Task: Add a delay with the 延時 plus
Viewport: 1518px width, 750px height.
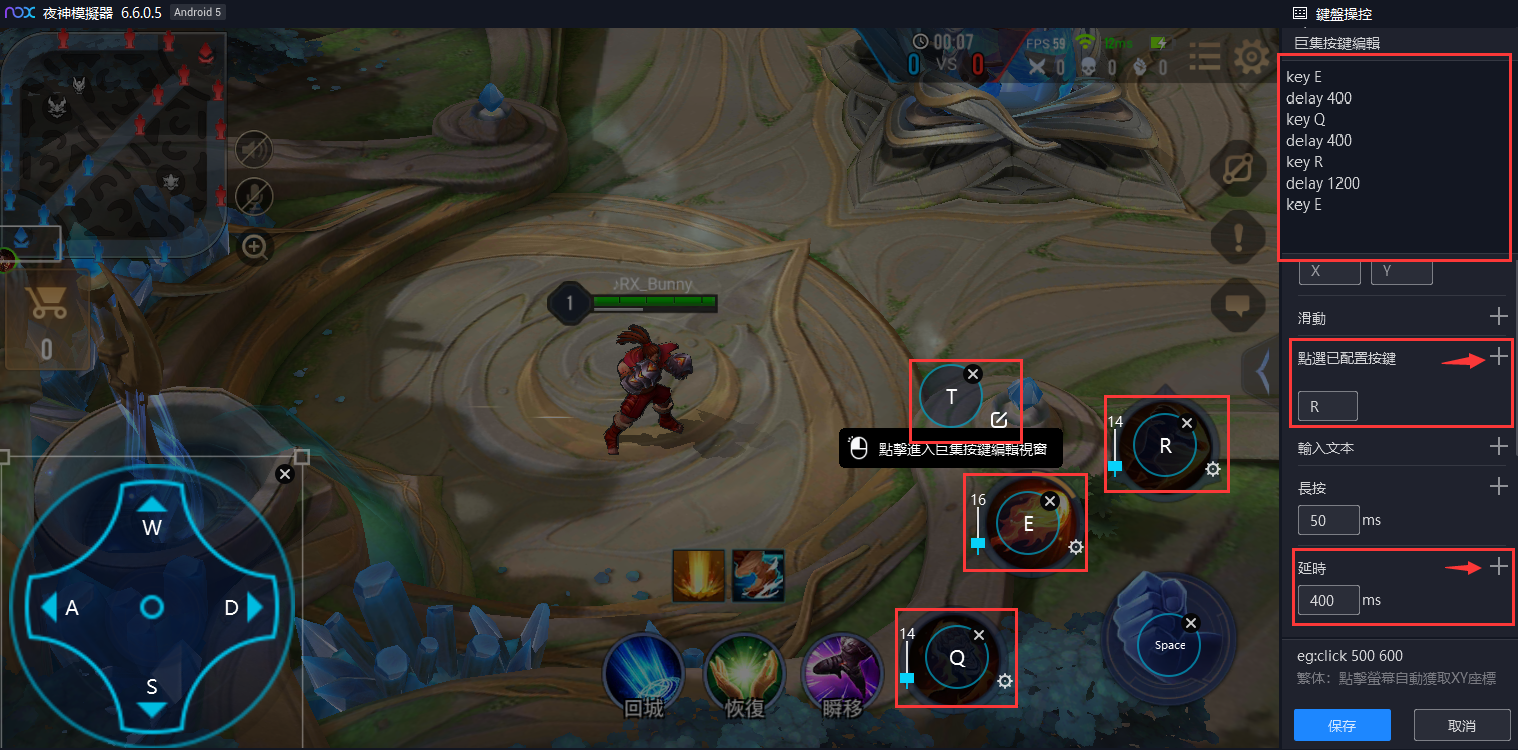Action: (x=1498, y=567)
